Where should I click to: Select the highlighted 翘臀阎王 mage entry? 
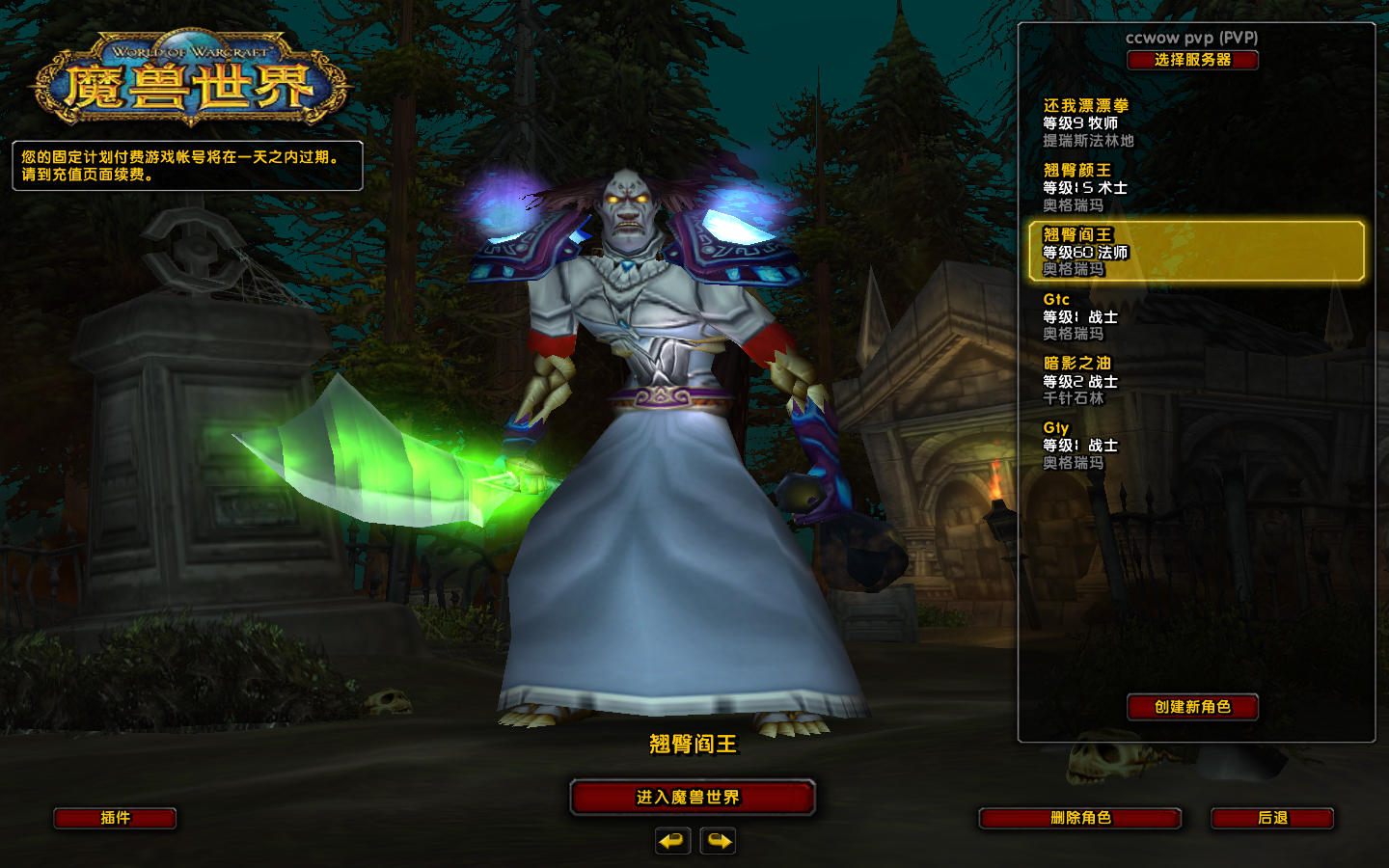click(1196, 252)
